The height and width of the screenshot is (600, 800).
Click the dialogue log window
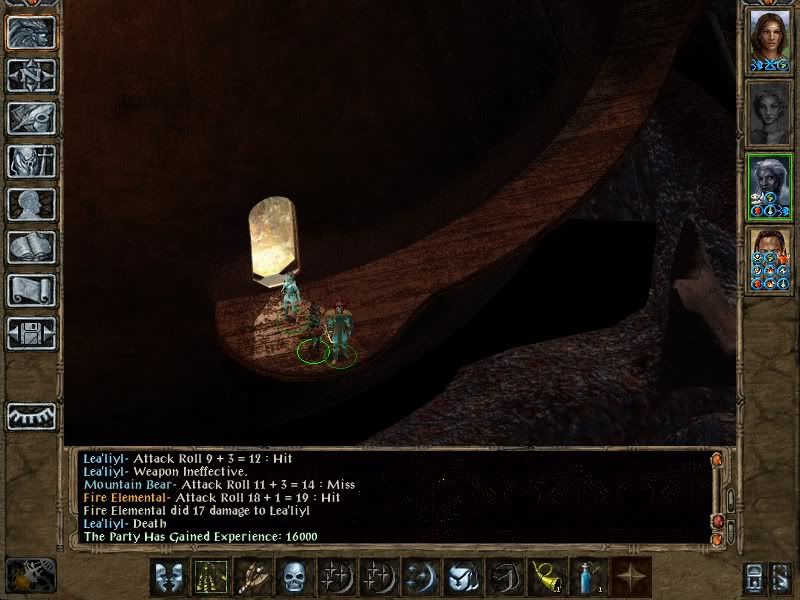(390, 497)
